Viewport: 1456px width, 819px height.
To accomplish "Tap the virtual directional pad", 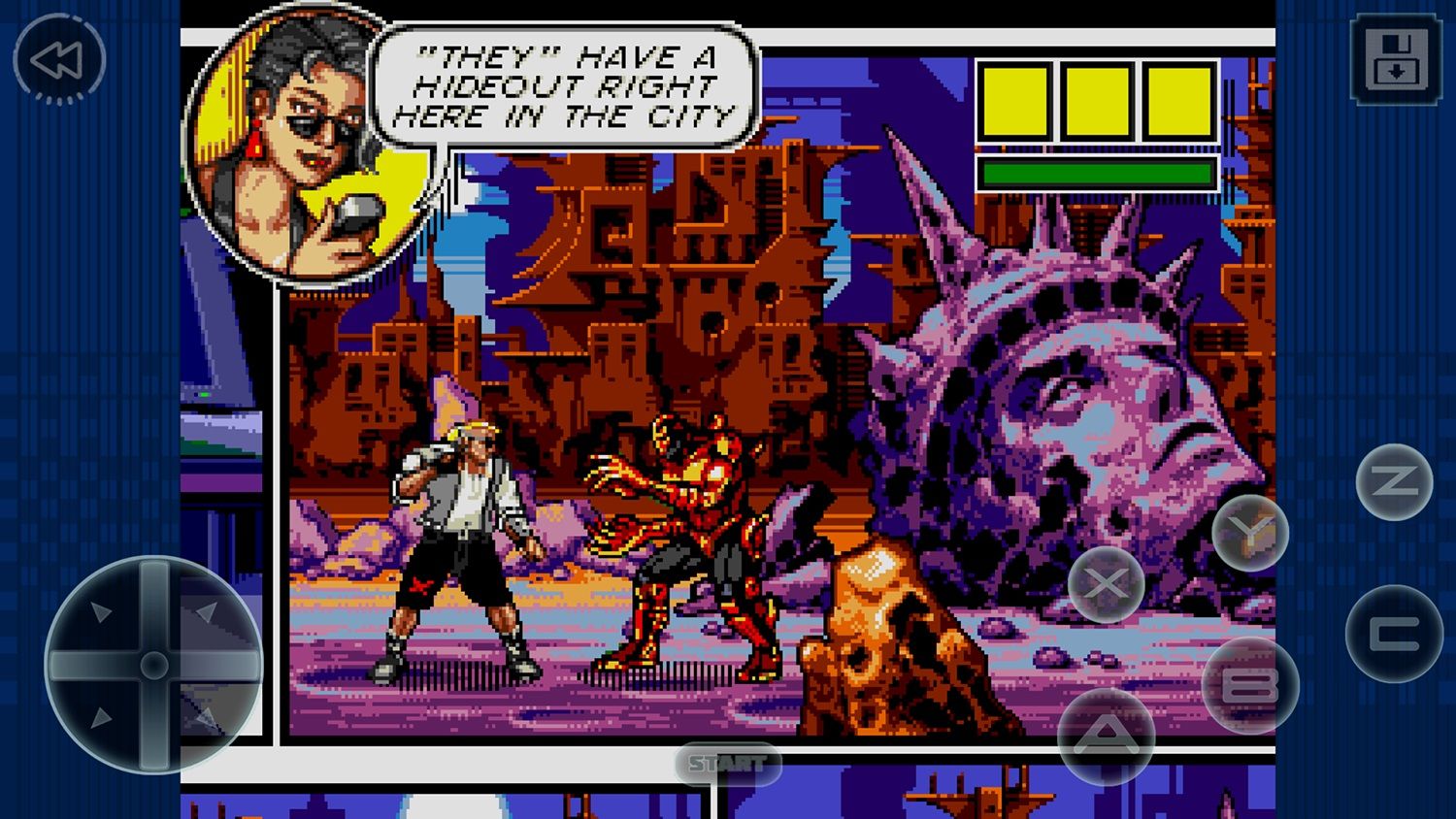I will 153,665.
